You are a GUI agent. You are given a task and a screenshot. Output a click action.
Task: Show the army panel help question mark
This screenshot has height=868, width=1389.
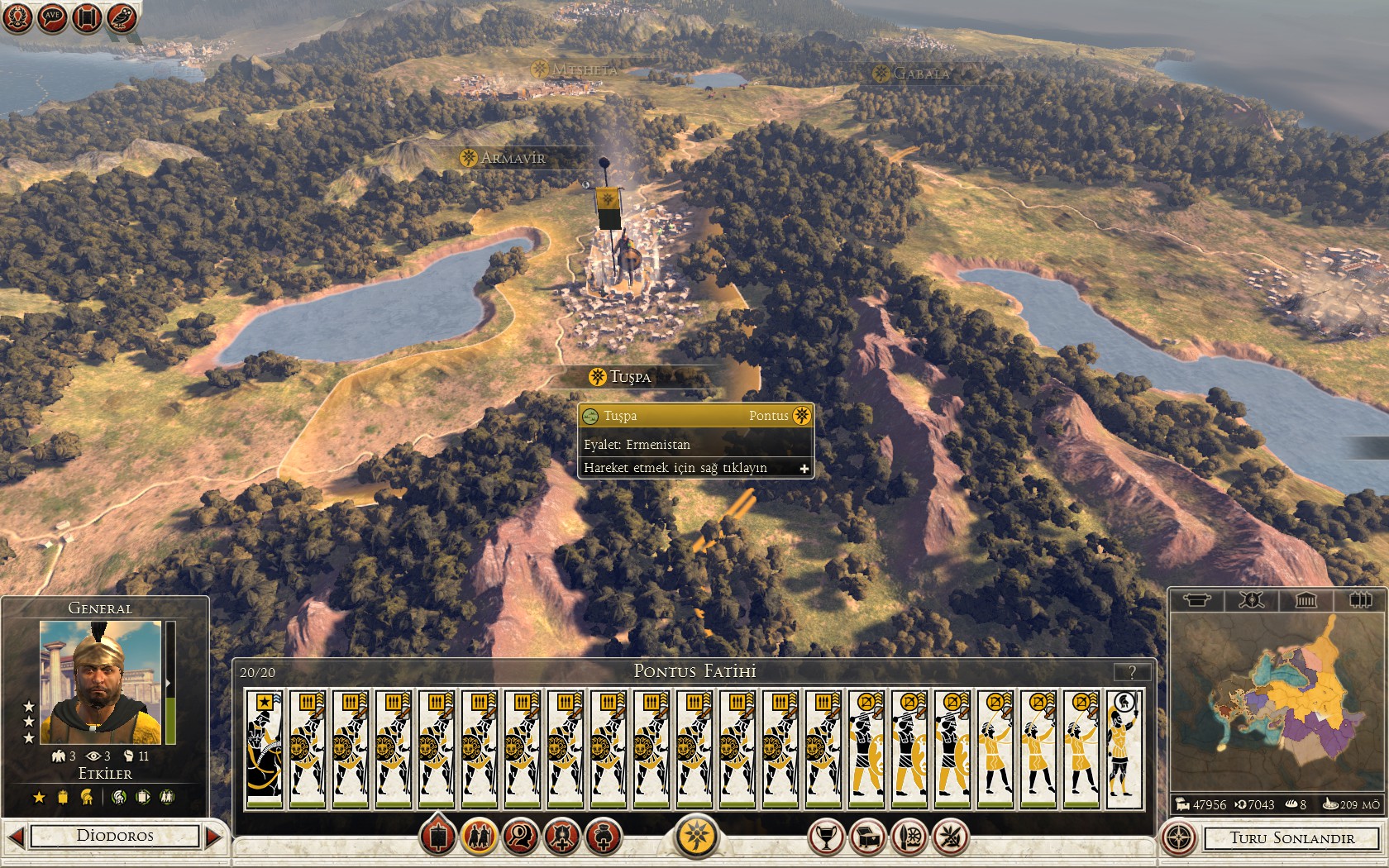coord(1133,671)
